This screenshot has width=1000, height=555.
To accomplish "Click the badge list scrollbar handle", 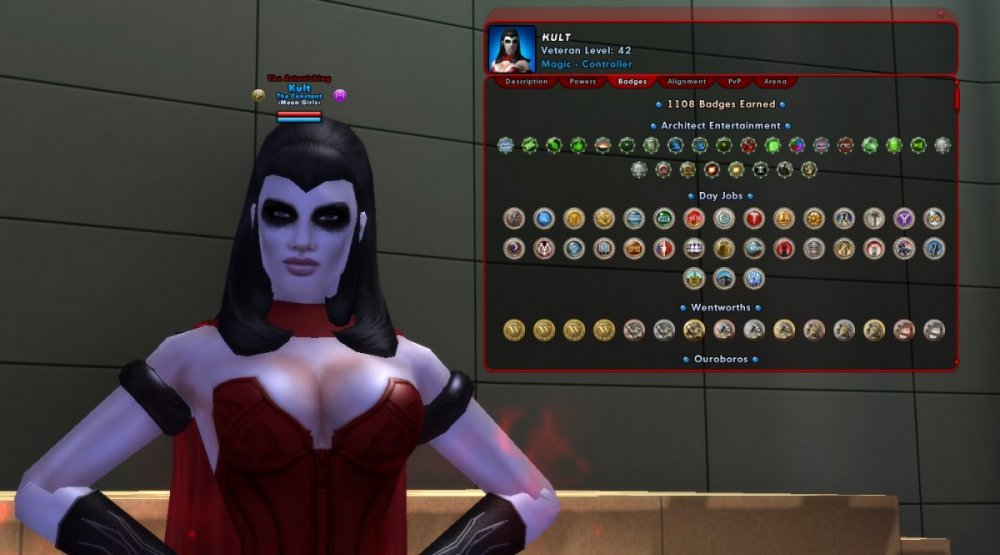I will click(x=956, y=98).
